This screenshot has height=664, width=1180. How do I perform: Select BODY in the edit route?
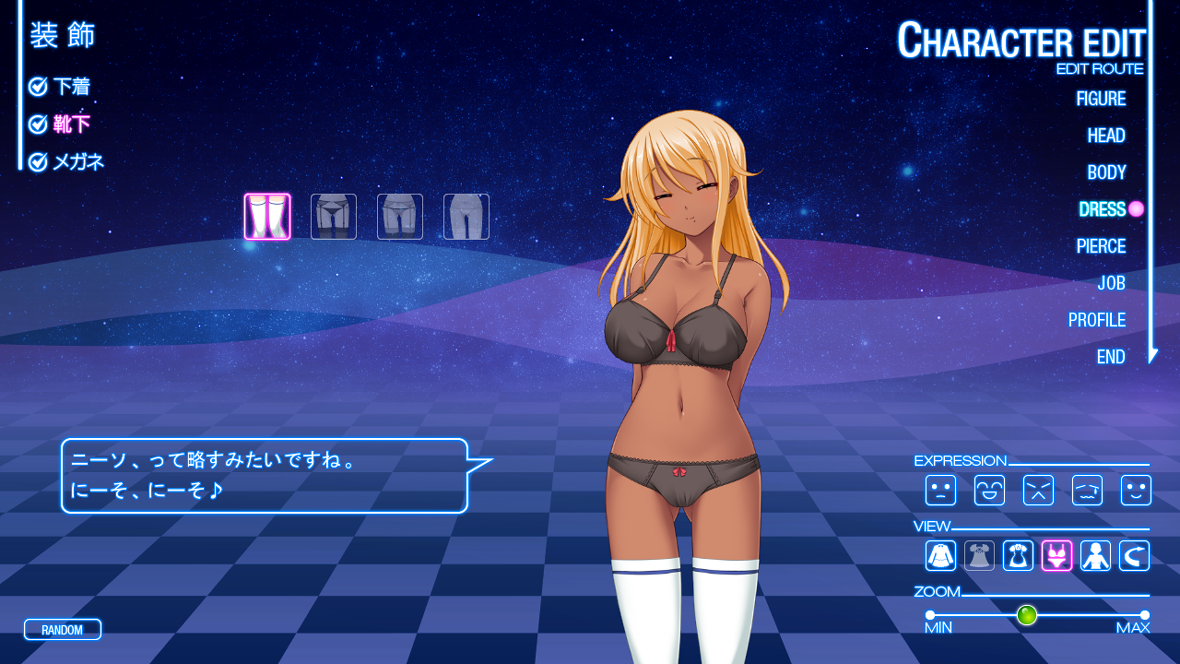click(x=1106, y=173)
